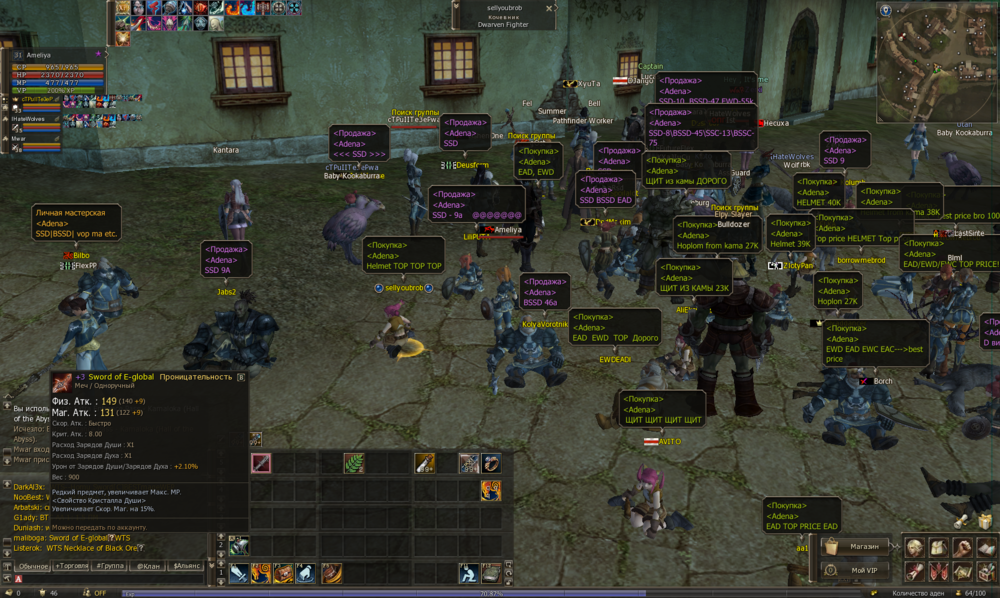Select the green leaf item hotbar slot
1000x598 pixels.
point(353,463)
